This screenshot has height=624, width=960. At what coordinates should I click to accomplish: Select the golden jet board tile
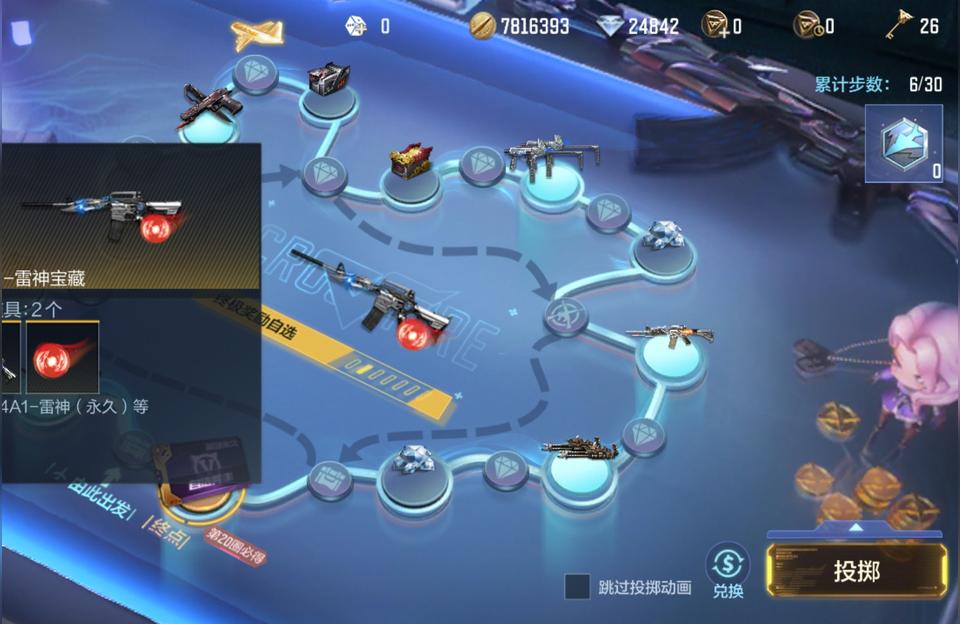tap(257, 35)
